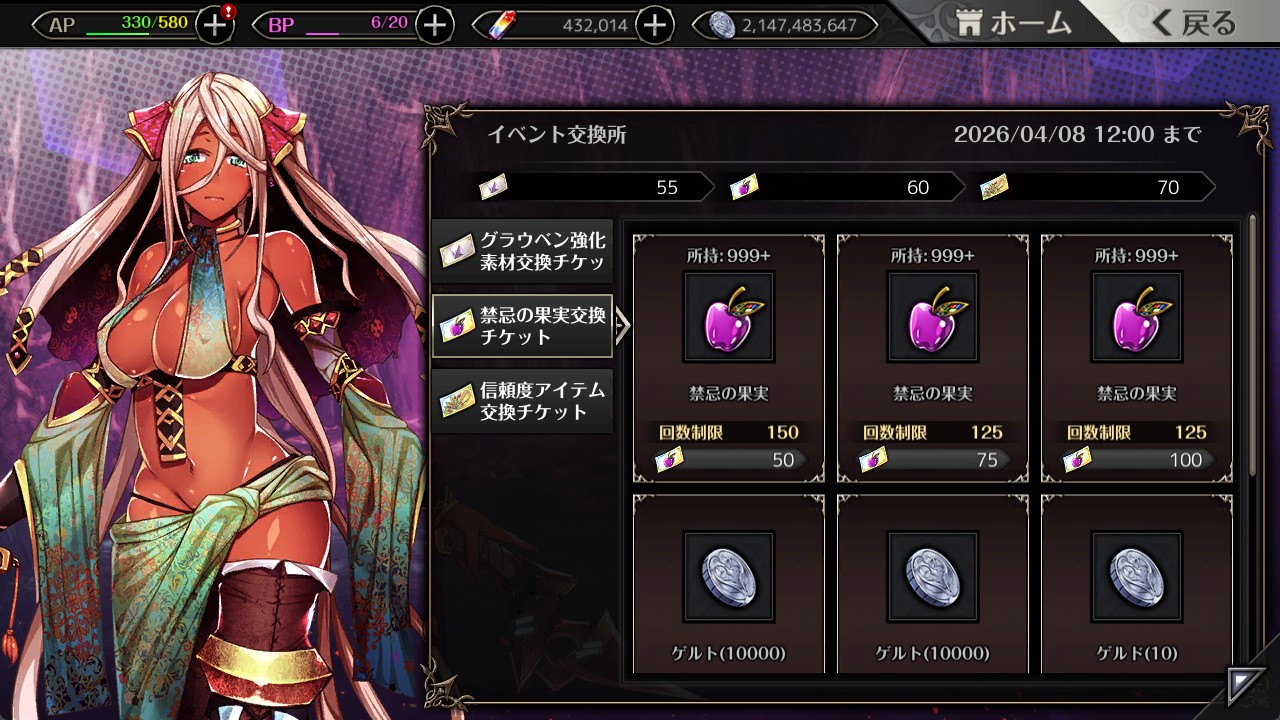Tap the corner triangle arrow button
The width and height of the screenshot is (1280, 720).
1246,686
